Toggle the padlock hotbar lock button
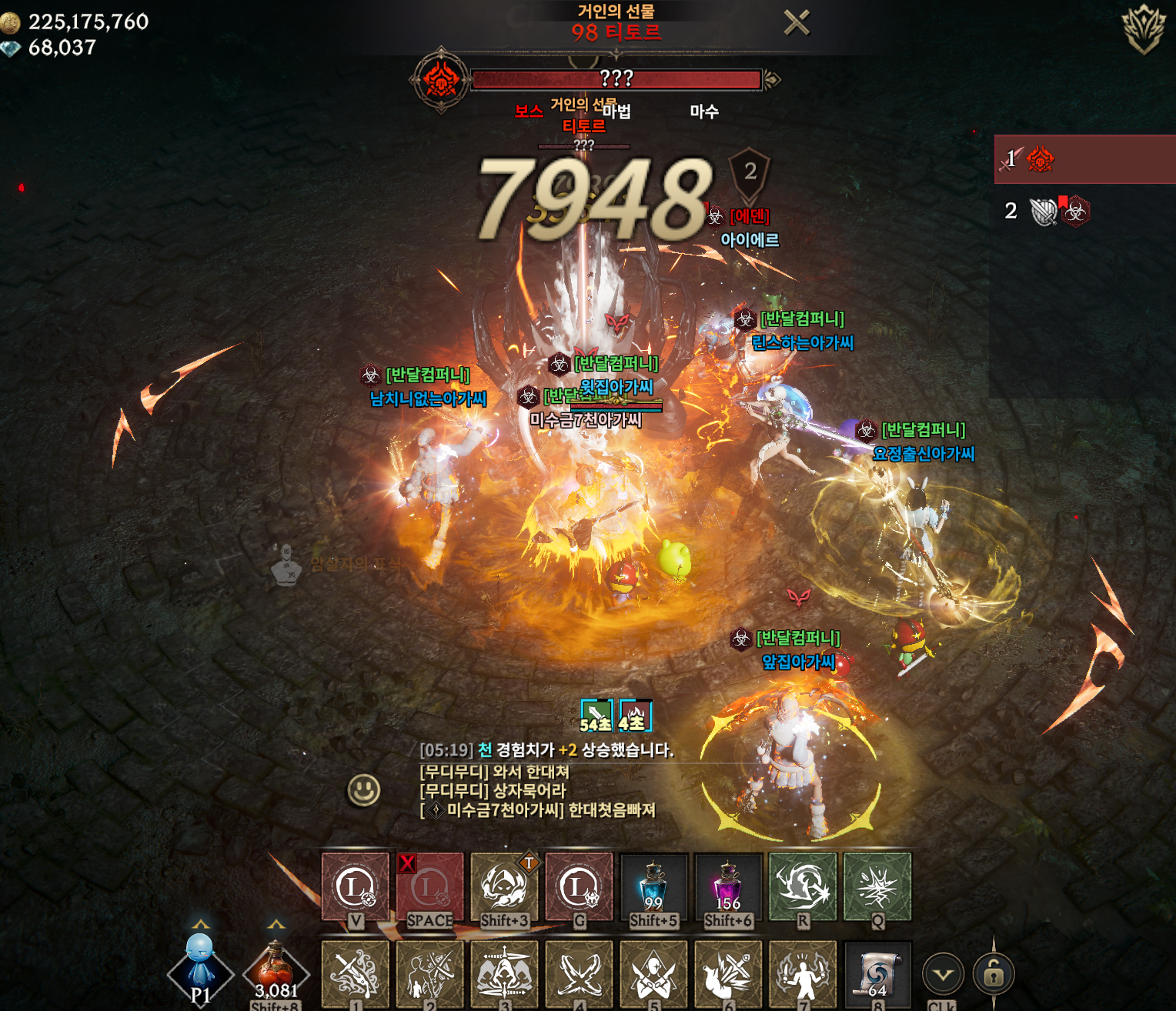 point(993,975)
